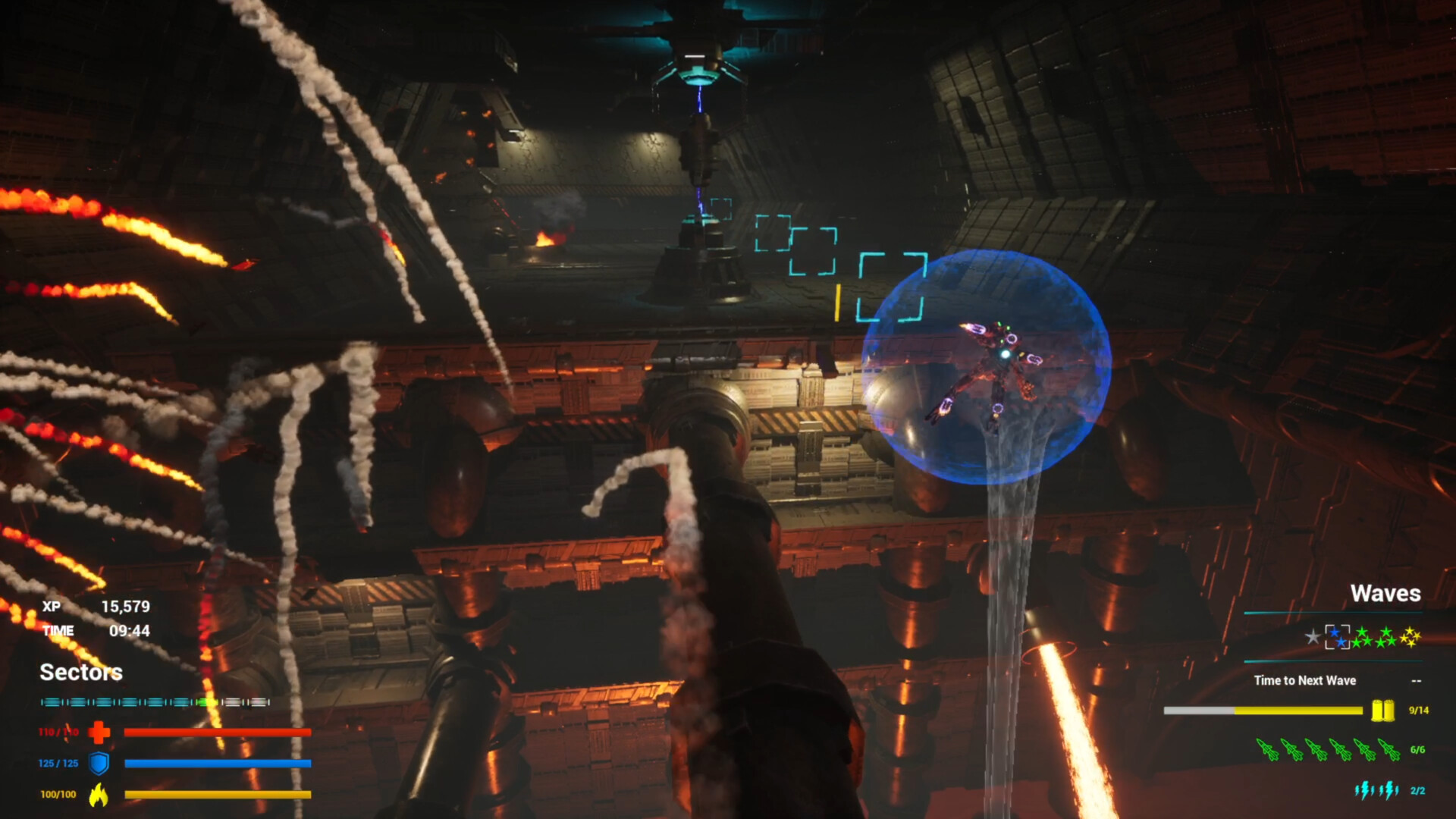Open the Time to Next Wave details
The width and height of the screenshot is (1456, 819).
pyautogui.click(x=1305, y=680)
